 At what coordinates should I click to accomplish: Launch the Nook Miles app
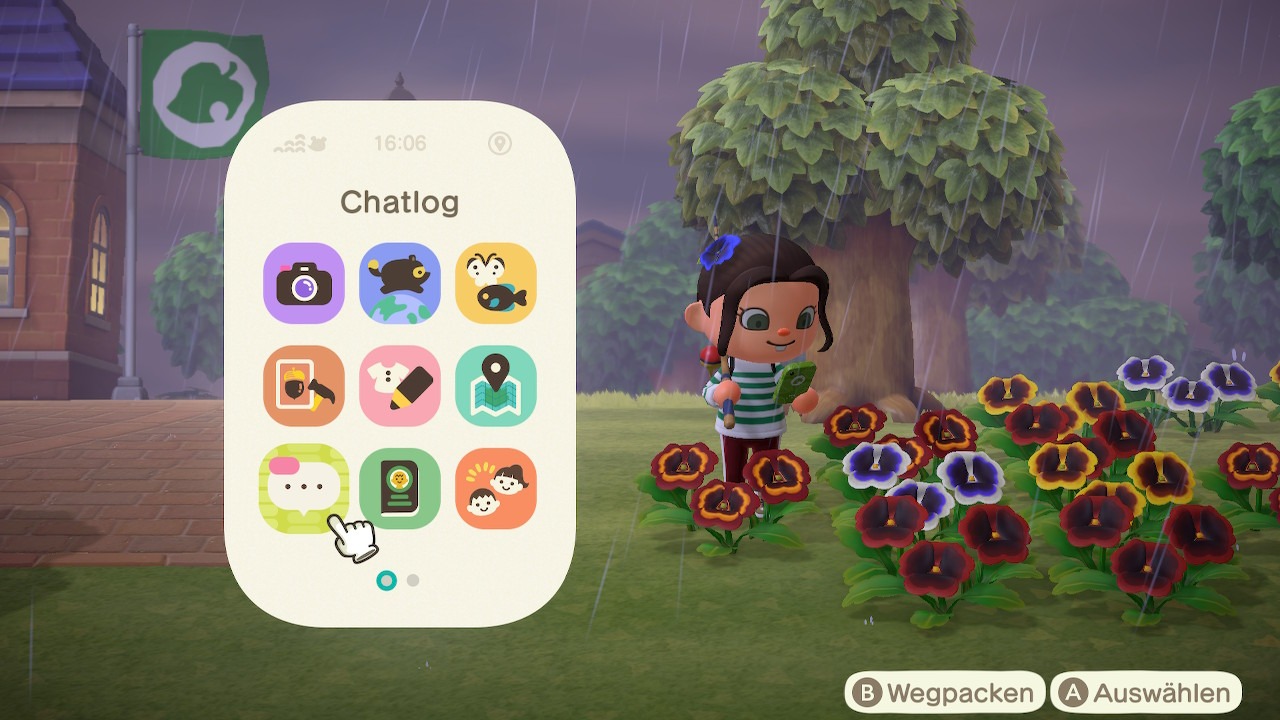[x=400, y=283]
